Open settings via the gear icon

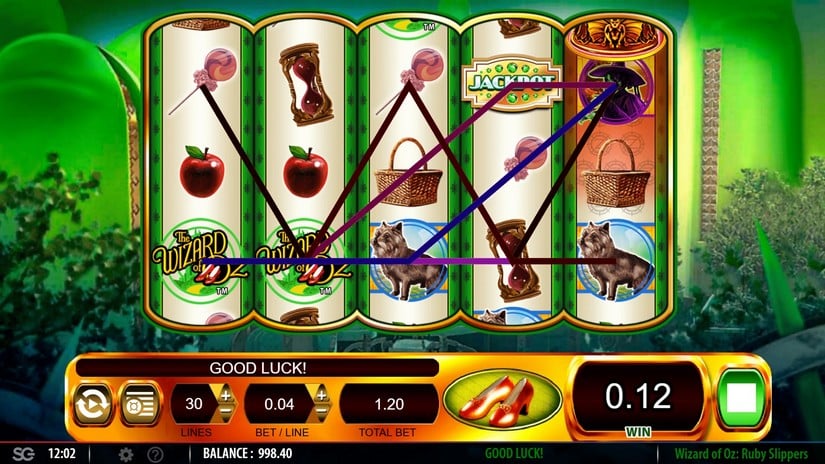(126, 454)
